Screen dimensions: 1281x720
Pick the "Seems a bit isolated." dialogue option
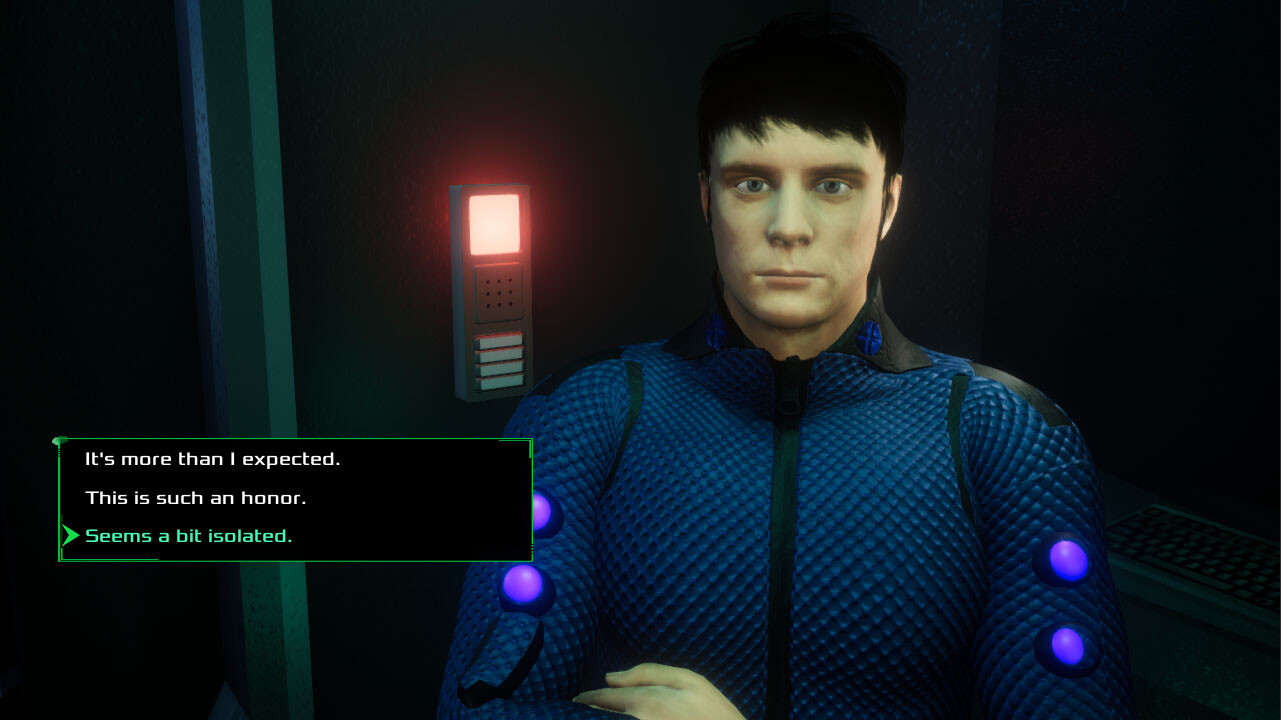pos(189,536)
